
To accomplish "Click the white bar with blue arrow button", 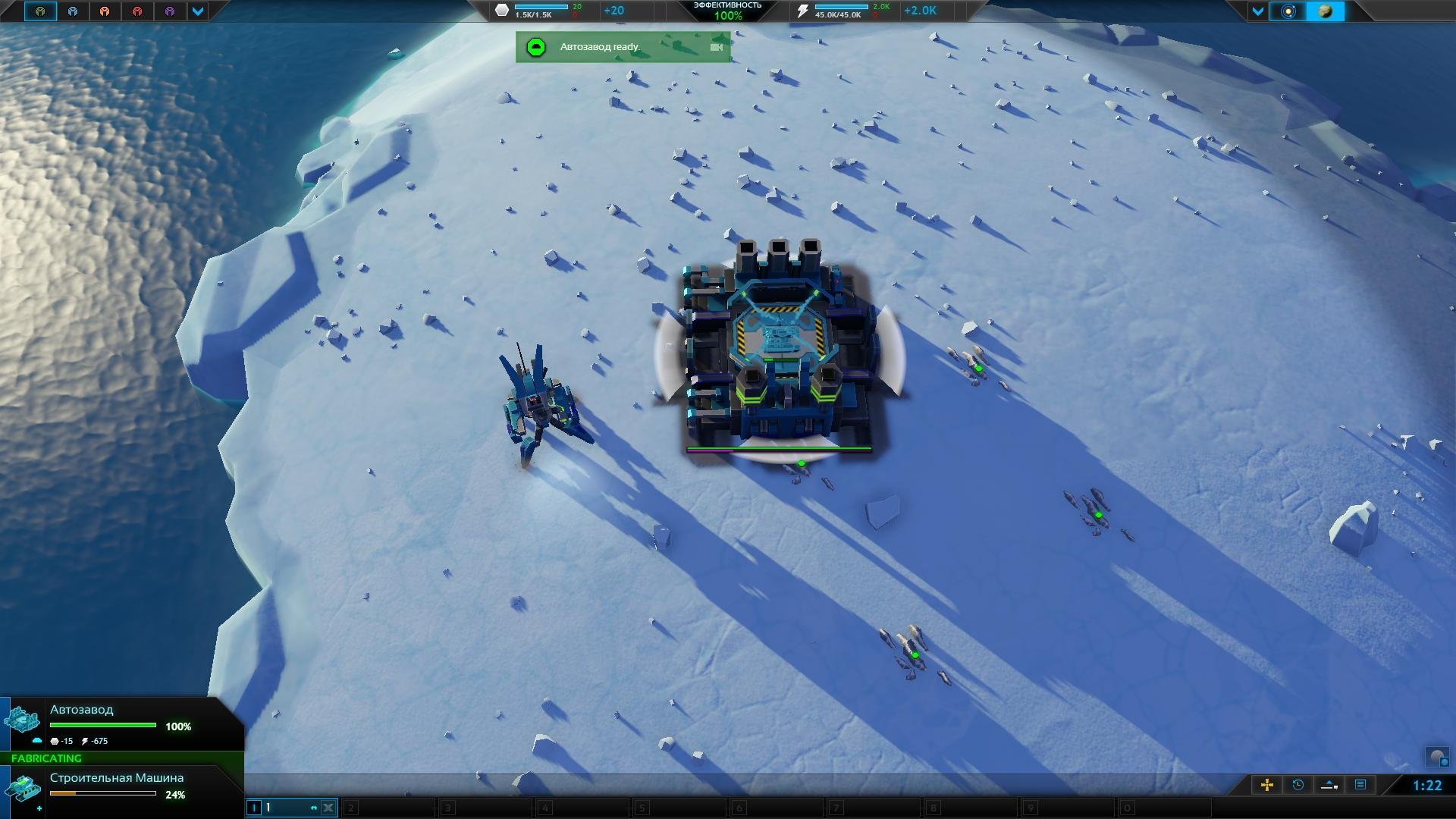I will pyautogui.click(x=1329, y=785).
